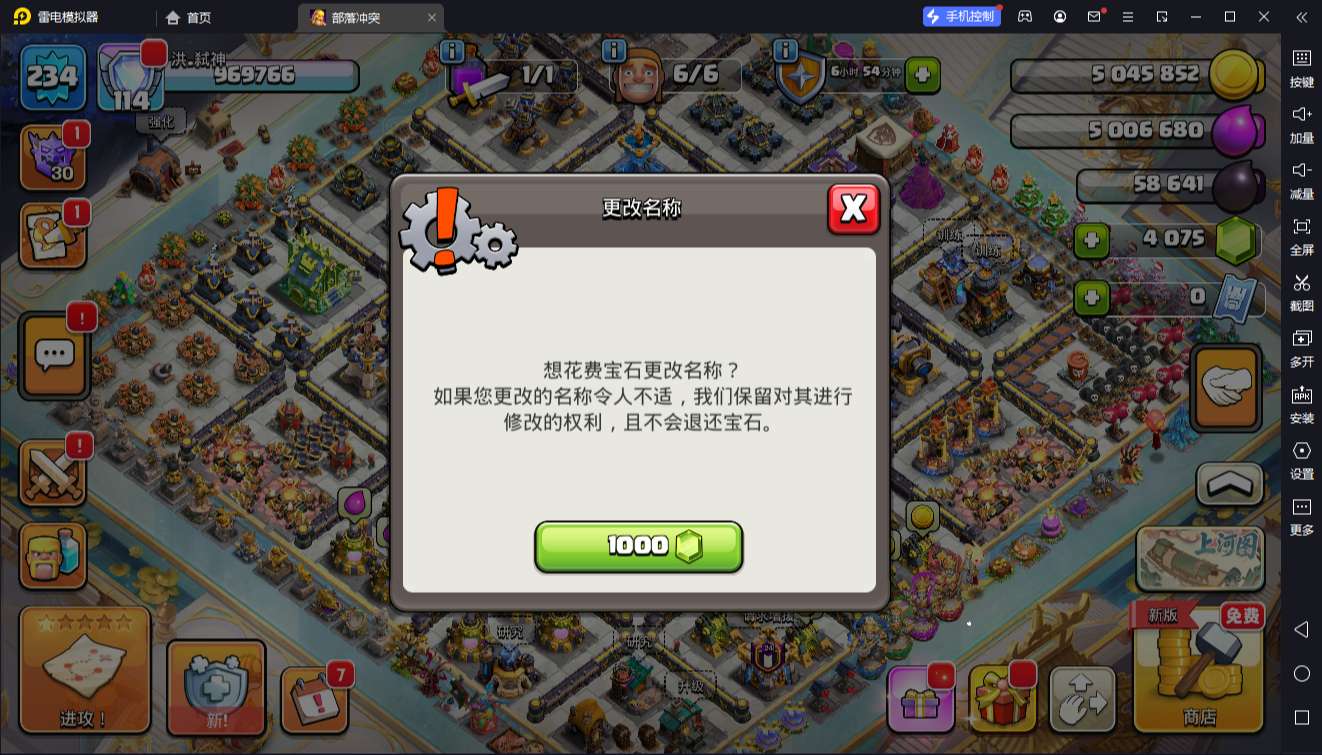This screenshot has width=1322, height=755.
Task: Confirm name change with the 1000 gems button
Action: (639, 546)
